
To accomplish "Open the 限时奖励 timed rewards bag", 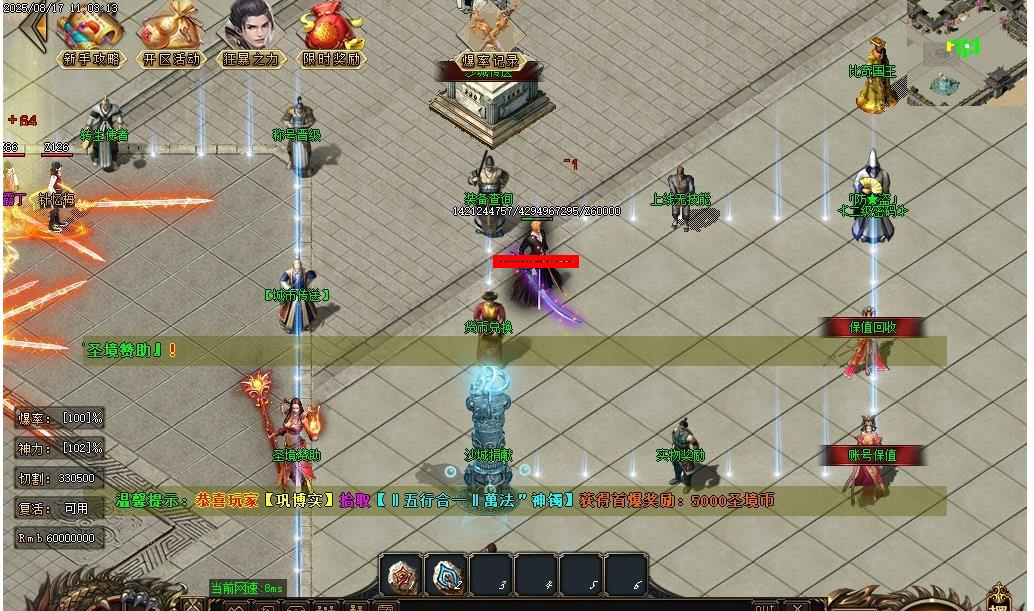I will 331,36.
